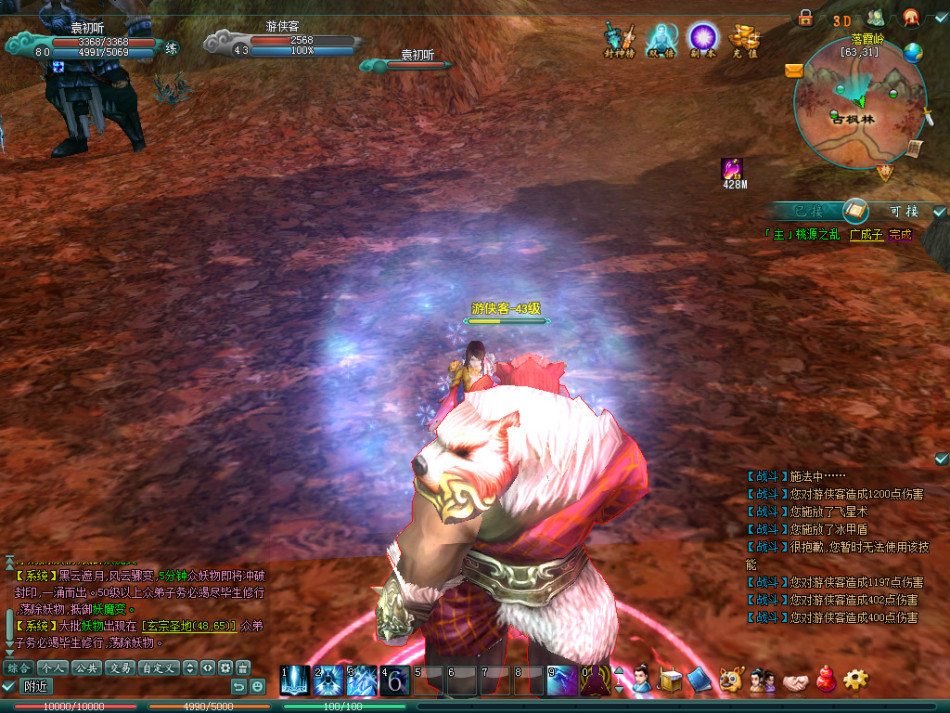
Task: Open the mail envelope beside the minimap
Action: coord(794,70)
